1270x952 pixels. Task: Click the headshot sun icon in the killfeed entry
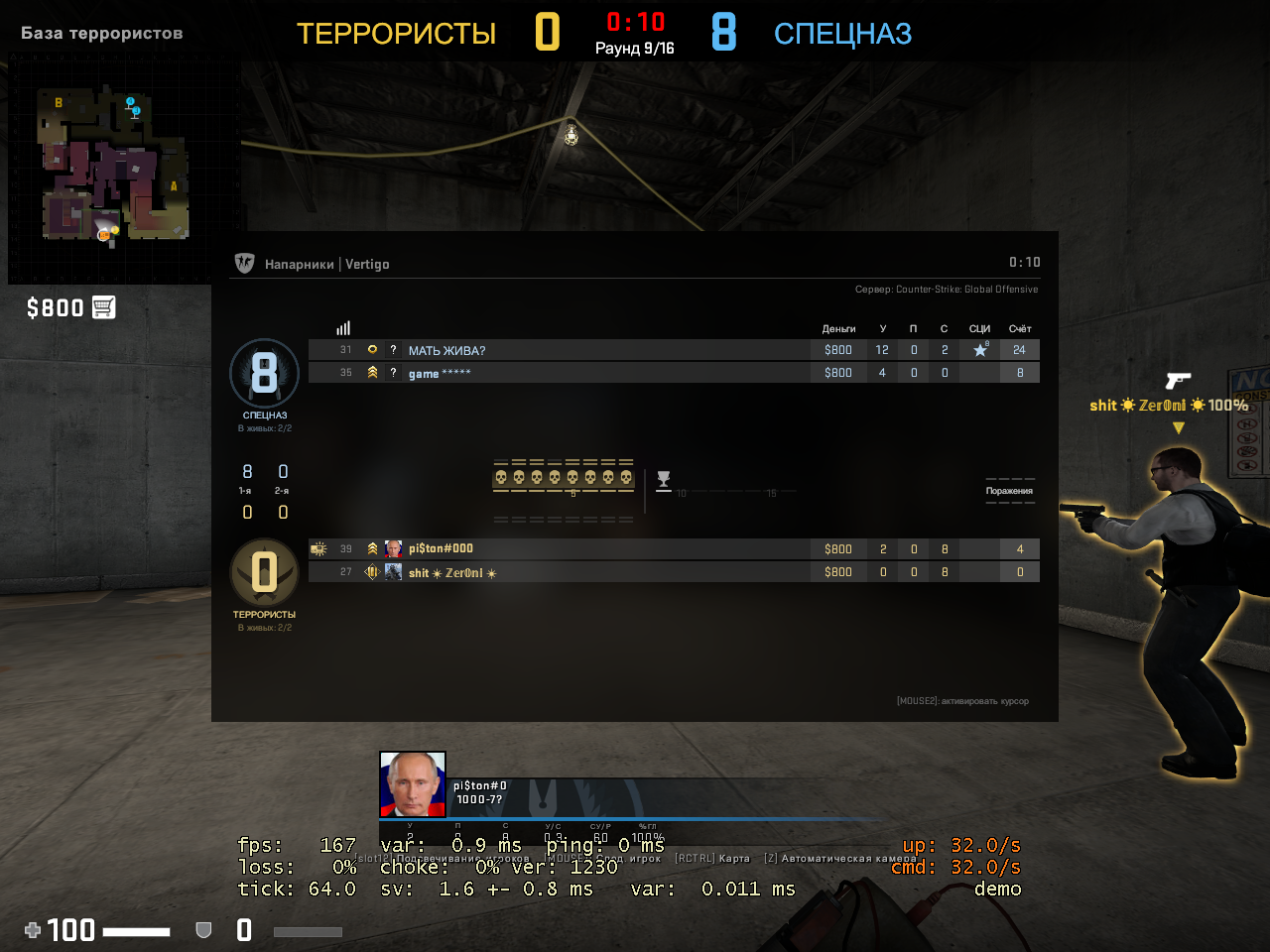(x=1126, y=405)
